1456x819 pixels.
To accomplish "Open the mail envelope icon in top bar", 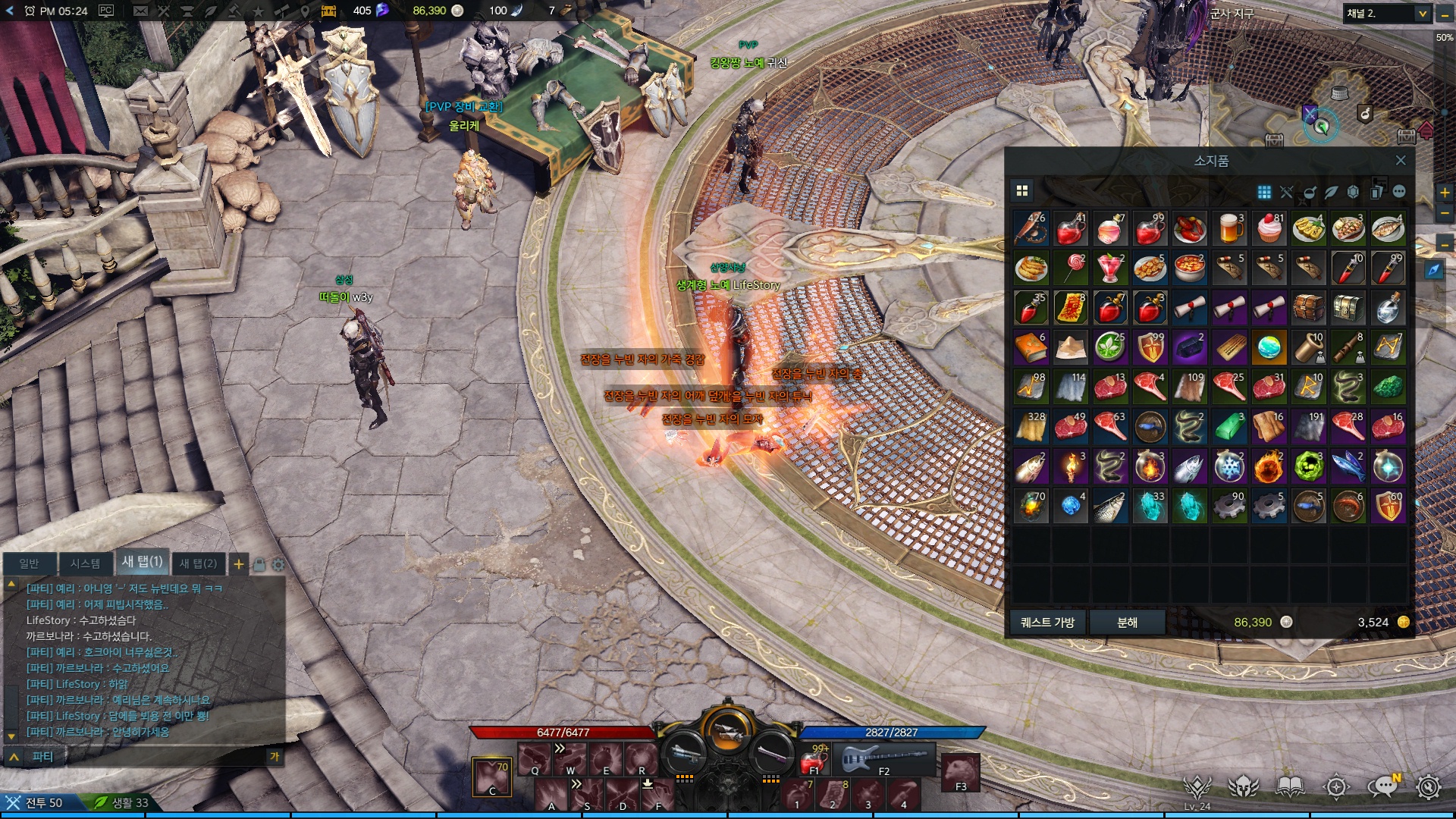I will point(140,11).
